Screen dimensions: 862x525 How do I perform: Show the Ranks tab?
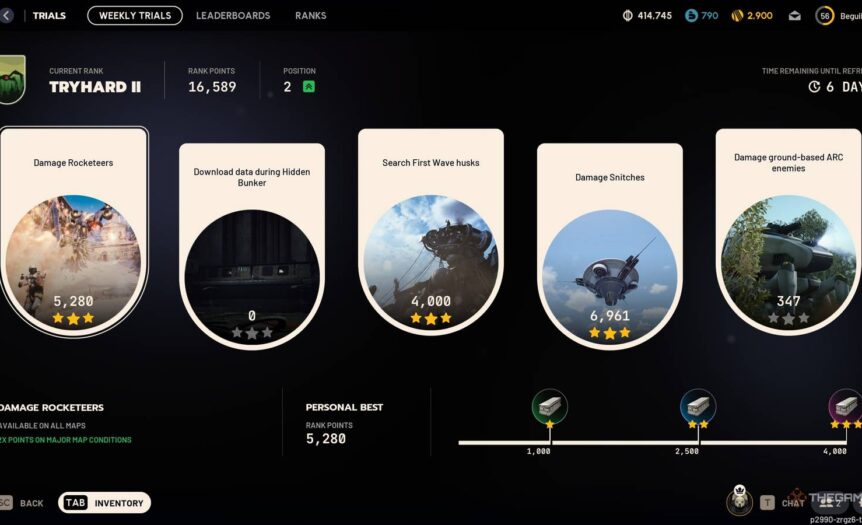click(x=311, y=16)
